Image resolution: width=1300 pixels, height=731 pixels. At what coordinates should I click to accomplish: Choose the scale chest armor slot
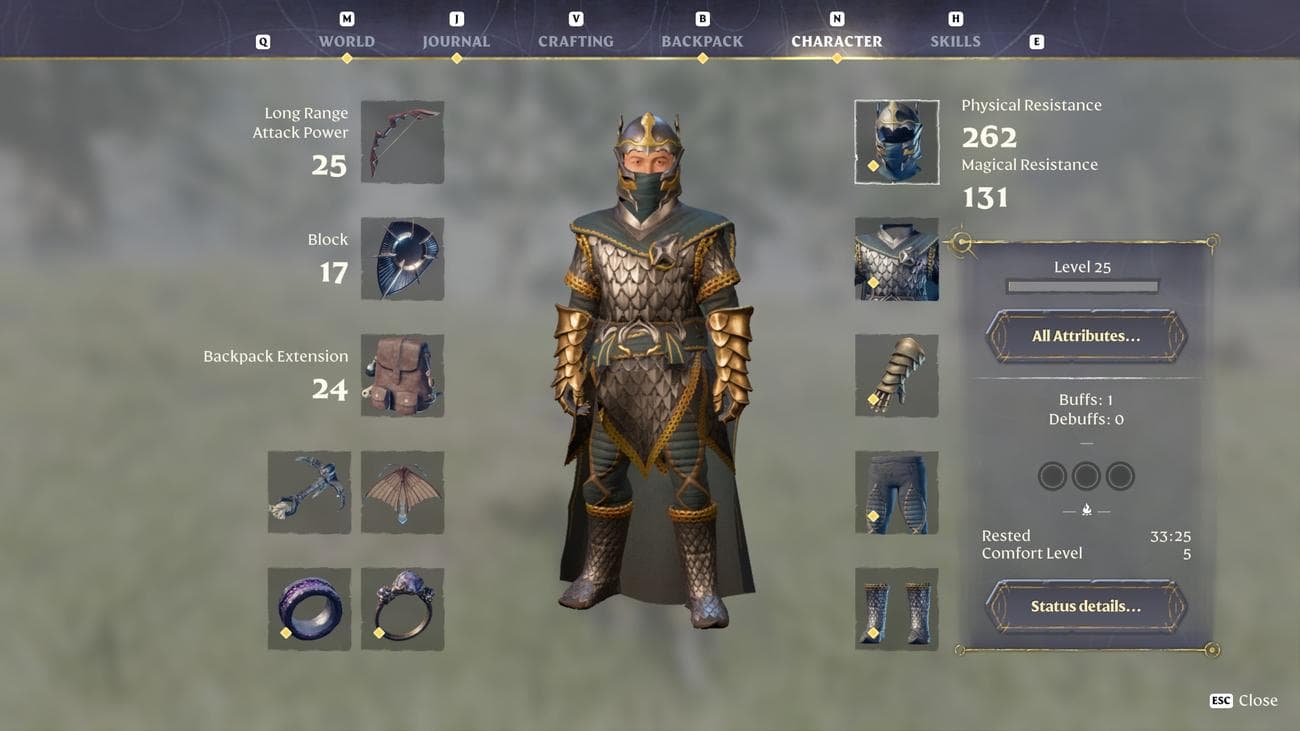(896, 258)
